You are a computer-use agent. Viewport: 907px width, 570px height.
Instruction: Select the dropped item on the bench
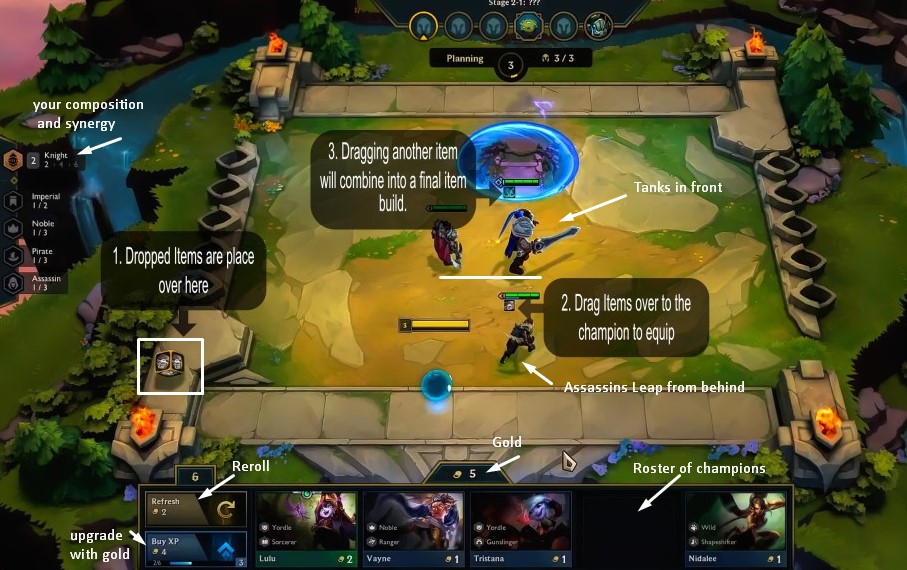172,364
